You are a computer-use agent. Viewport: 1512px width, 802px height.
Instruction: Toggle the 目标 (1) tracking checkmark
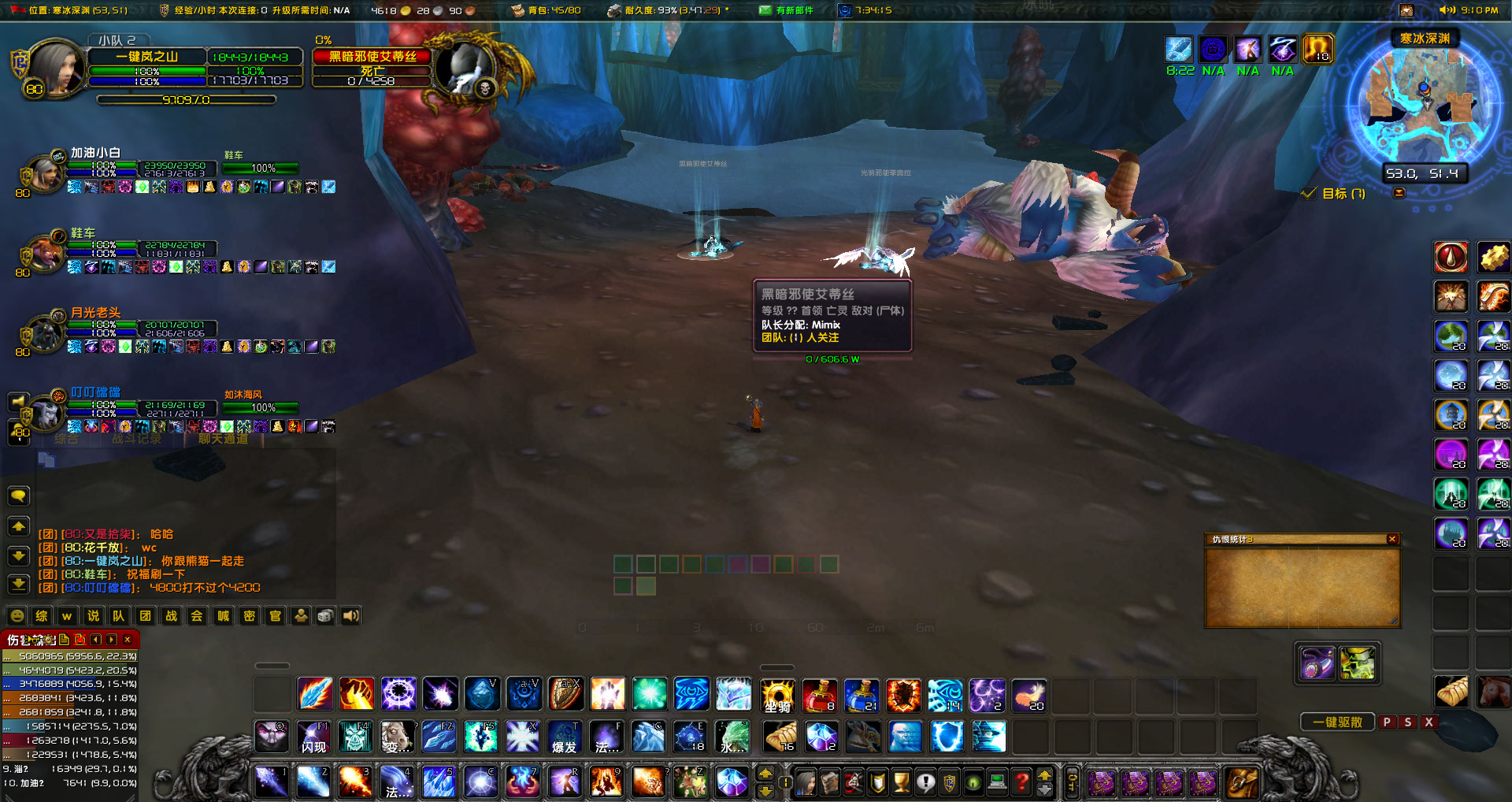pos(1310,192)
